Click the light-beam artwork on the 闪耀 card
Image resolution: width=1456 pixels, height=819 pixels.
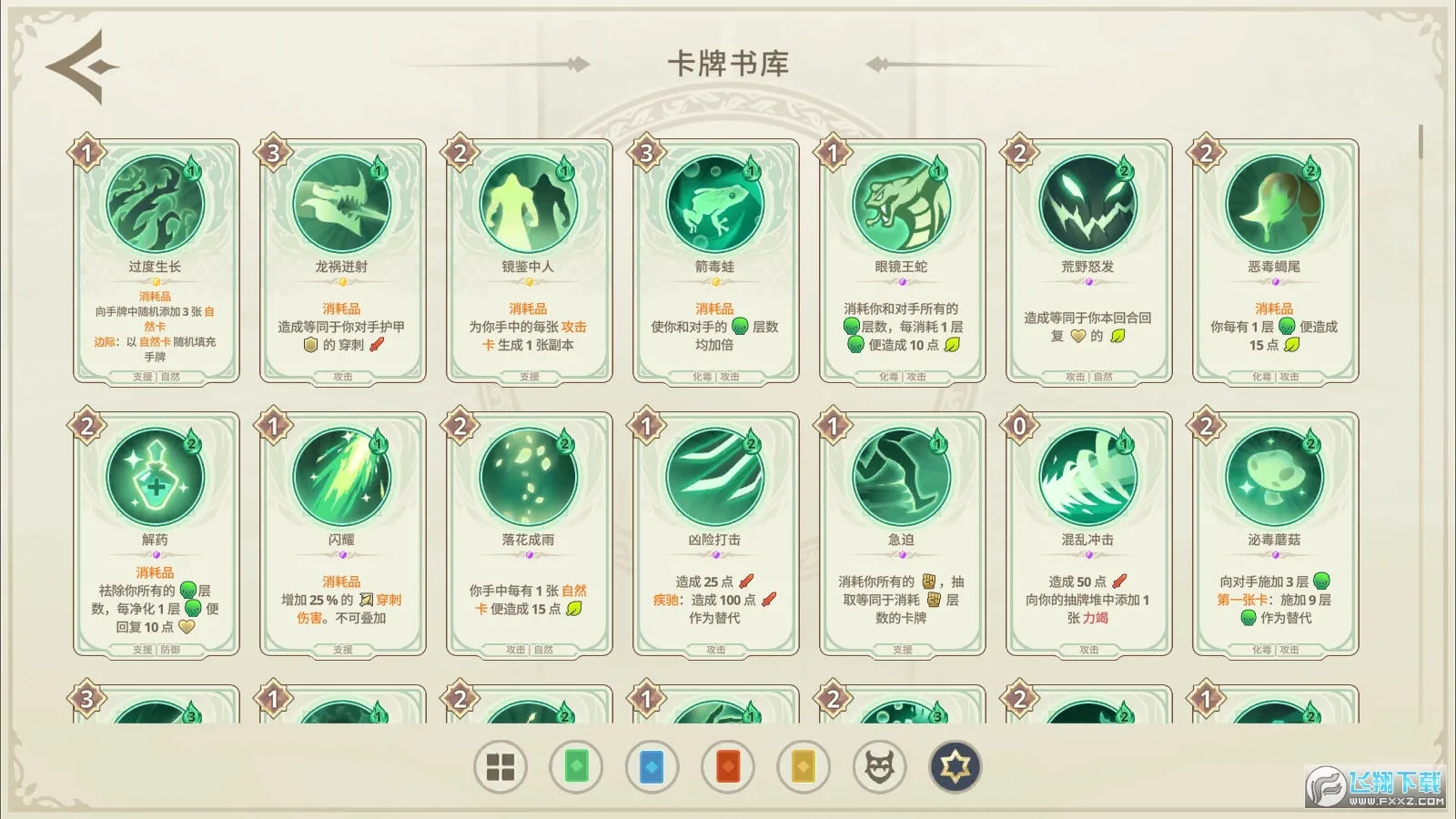point(343,477)
